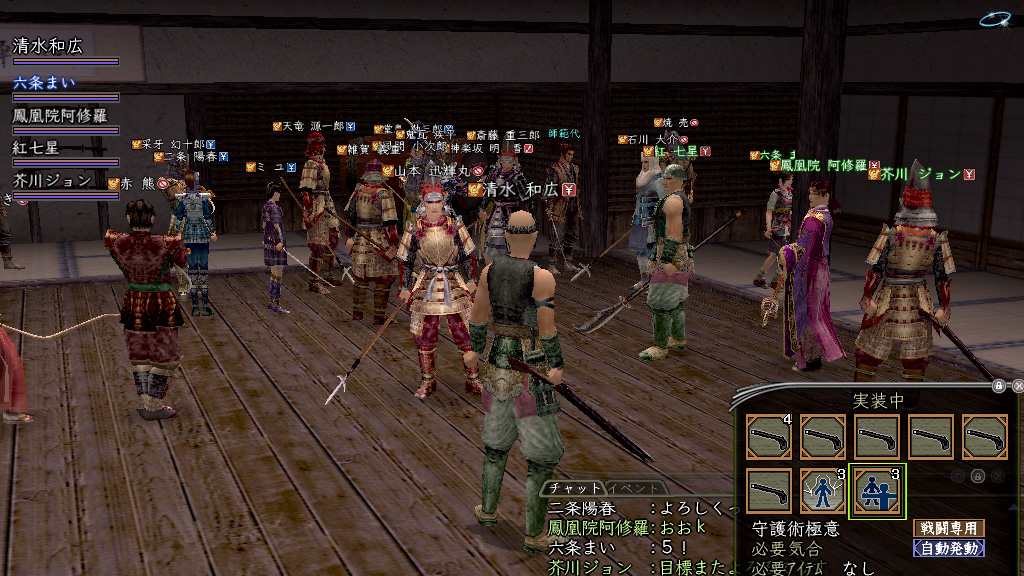Screen dimensions: 1024x576
Task: Close the 実装中 skill panel
Action: pyautogui.click(x=1018, y=385)
